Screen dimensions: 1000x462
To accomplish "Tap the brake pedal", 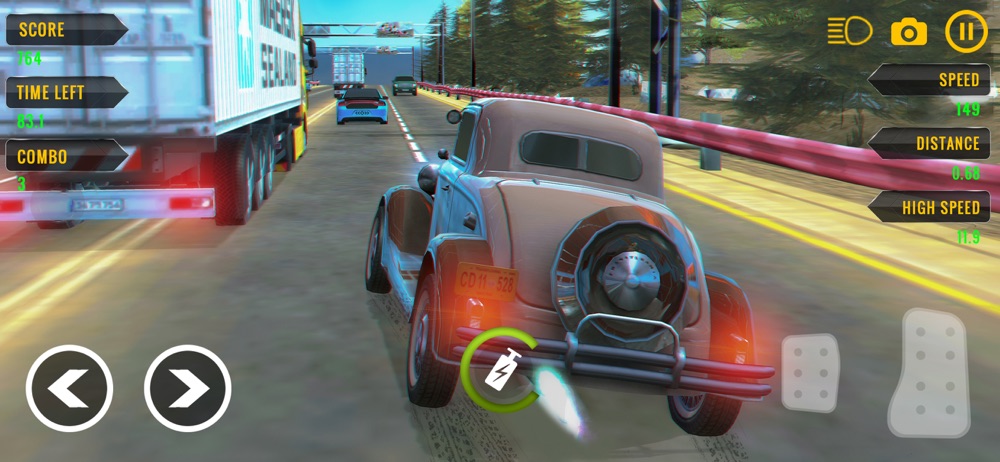I will tap(810, 372).
